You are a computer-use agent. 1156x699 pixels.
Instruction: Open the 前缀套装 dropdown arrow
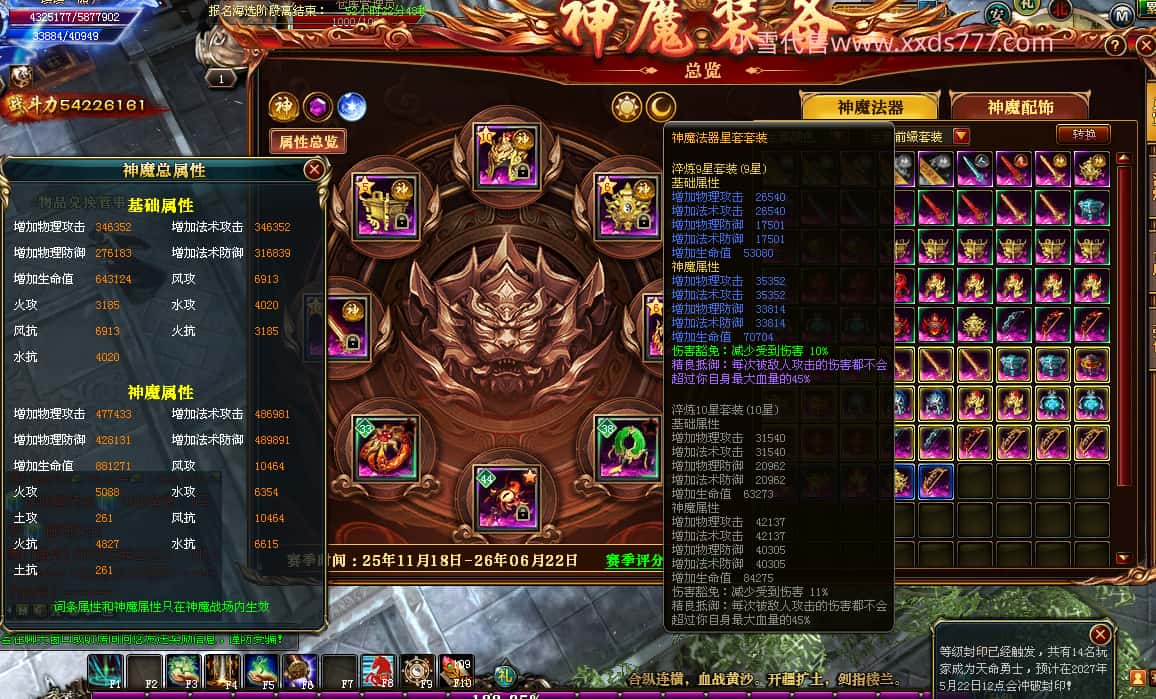click(961, 136)
